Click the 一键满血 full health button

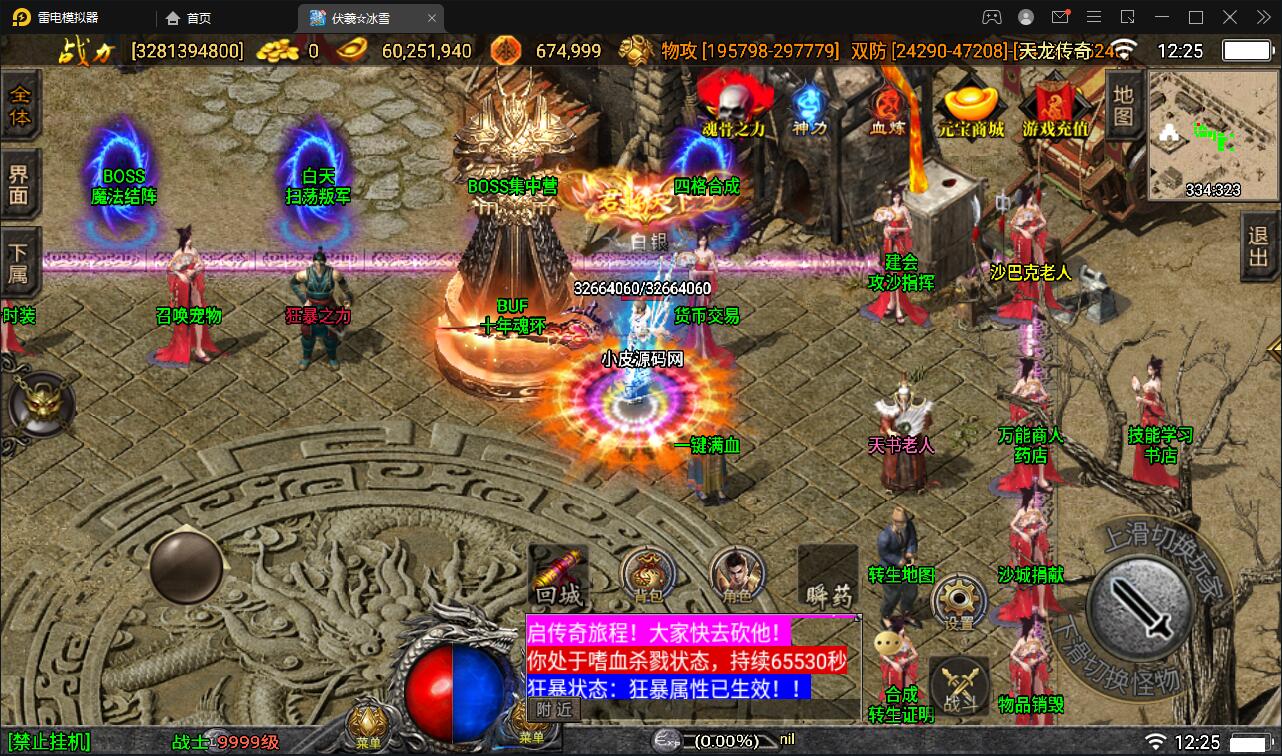707,447
